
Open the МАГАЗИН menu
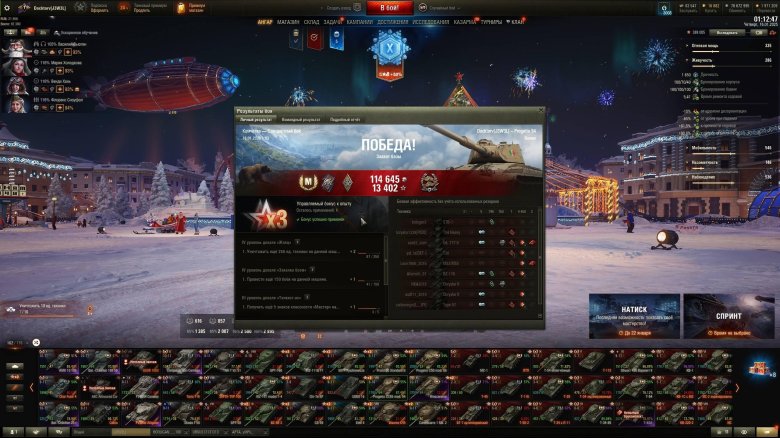288,20
